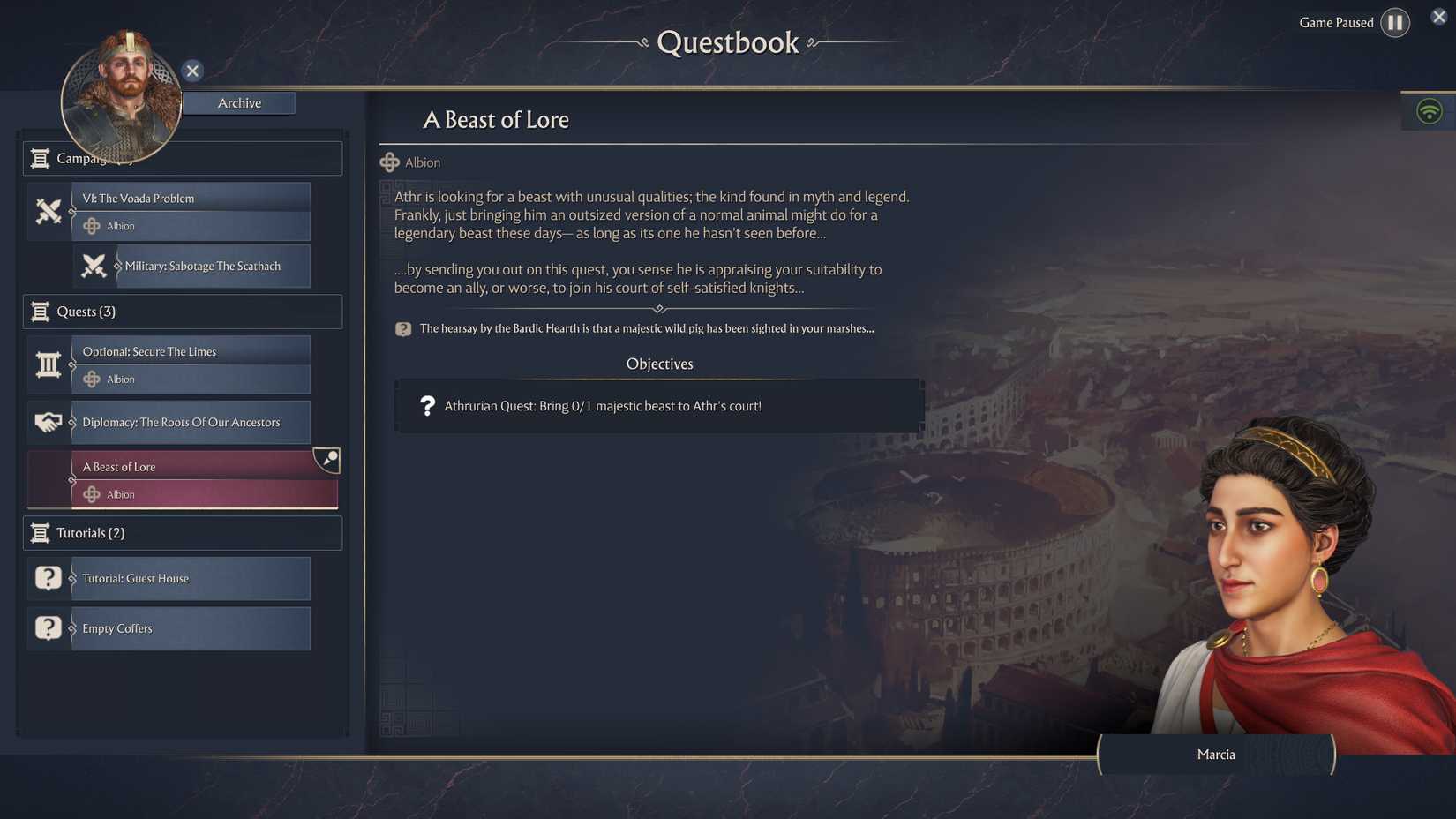This screenshot has height=819, width=1456.
Task: Click the crossed swords icon on The Voada Problem
Action: pyautogui.click(x=49, y=212)
